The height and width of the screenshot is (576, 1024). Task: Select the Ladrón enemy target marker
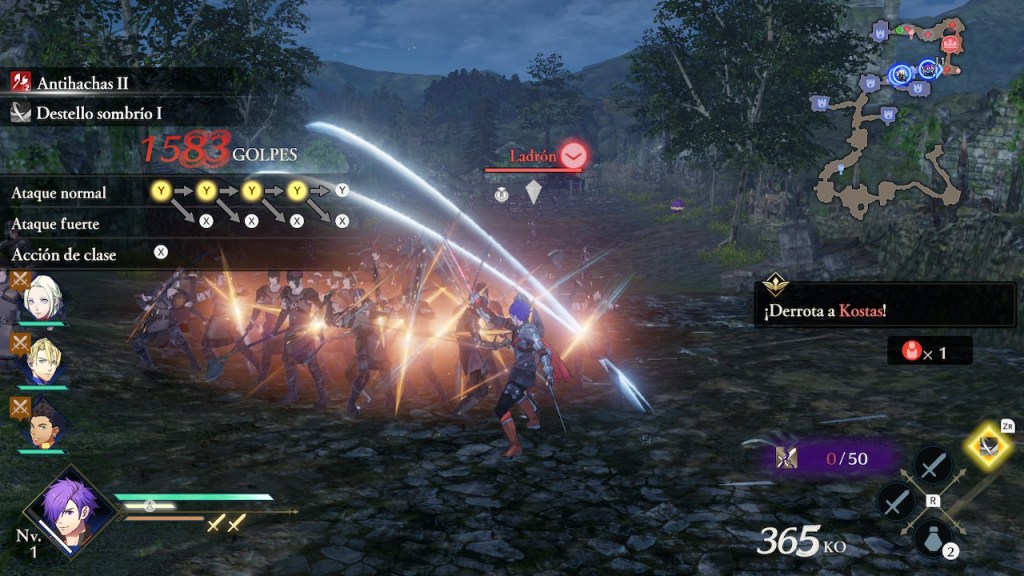click(x=573, y=155)
